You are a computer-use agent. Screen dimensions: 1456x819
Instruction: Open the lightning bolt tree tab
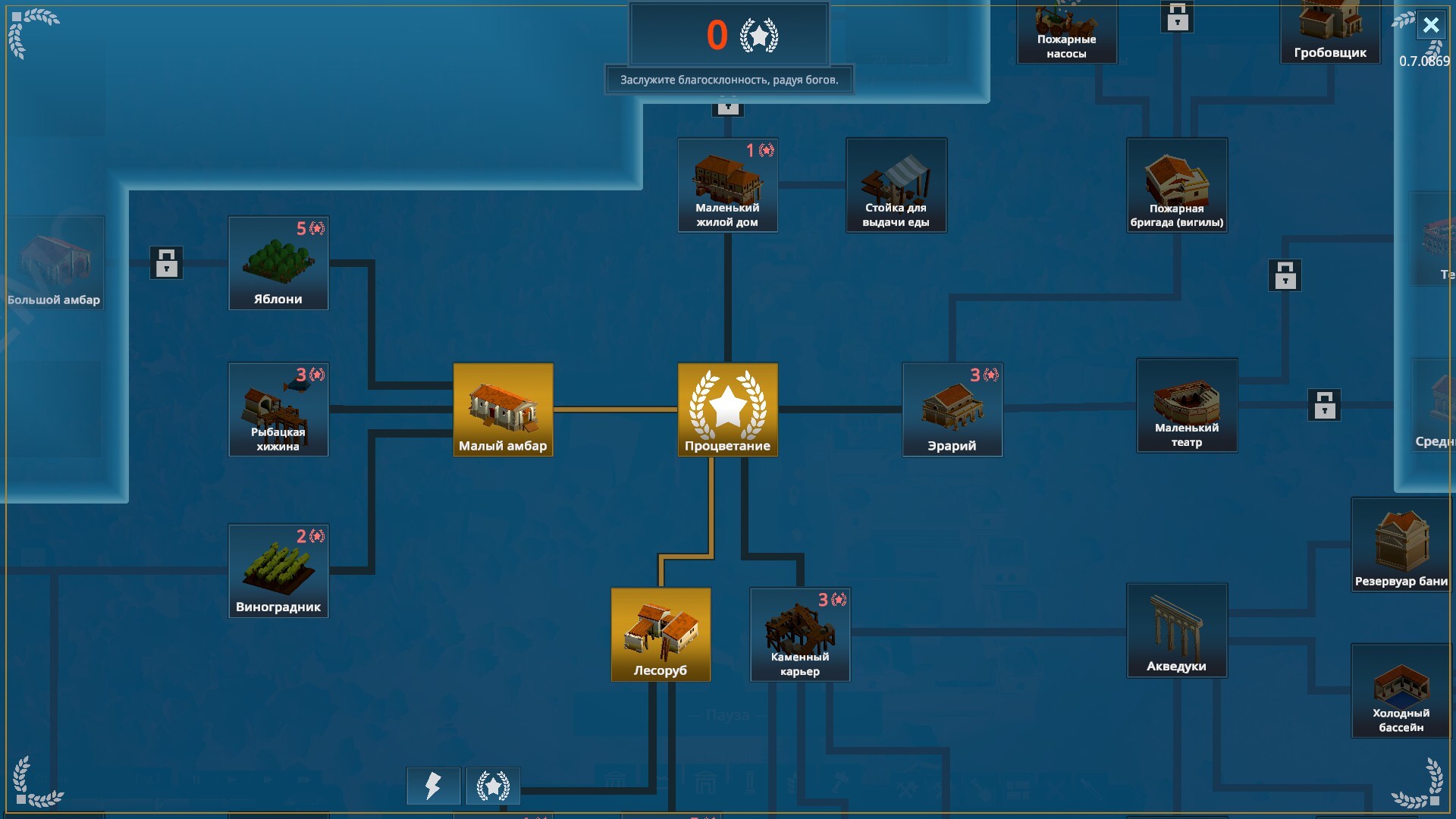[433, 786]
